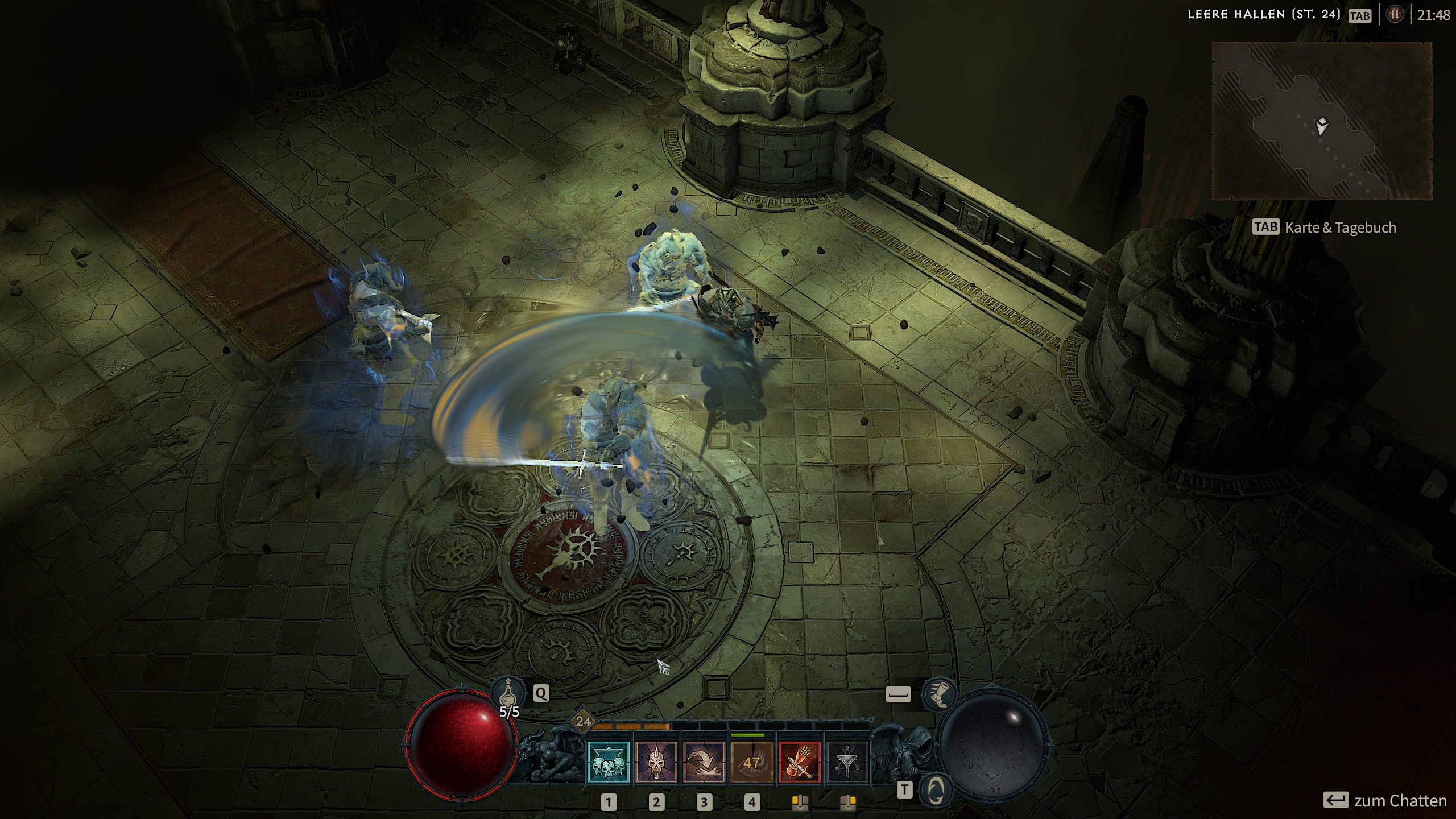1456x819 pixels.
Task: Click the red health orb
Action: click(462, 745)
